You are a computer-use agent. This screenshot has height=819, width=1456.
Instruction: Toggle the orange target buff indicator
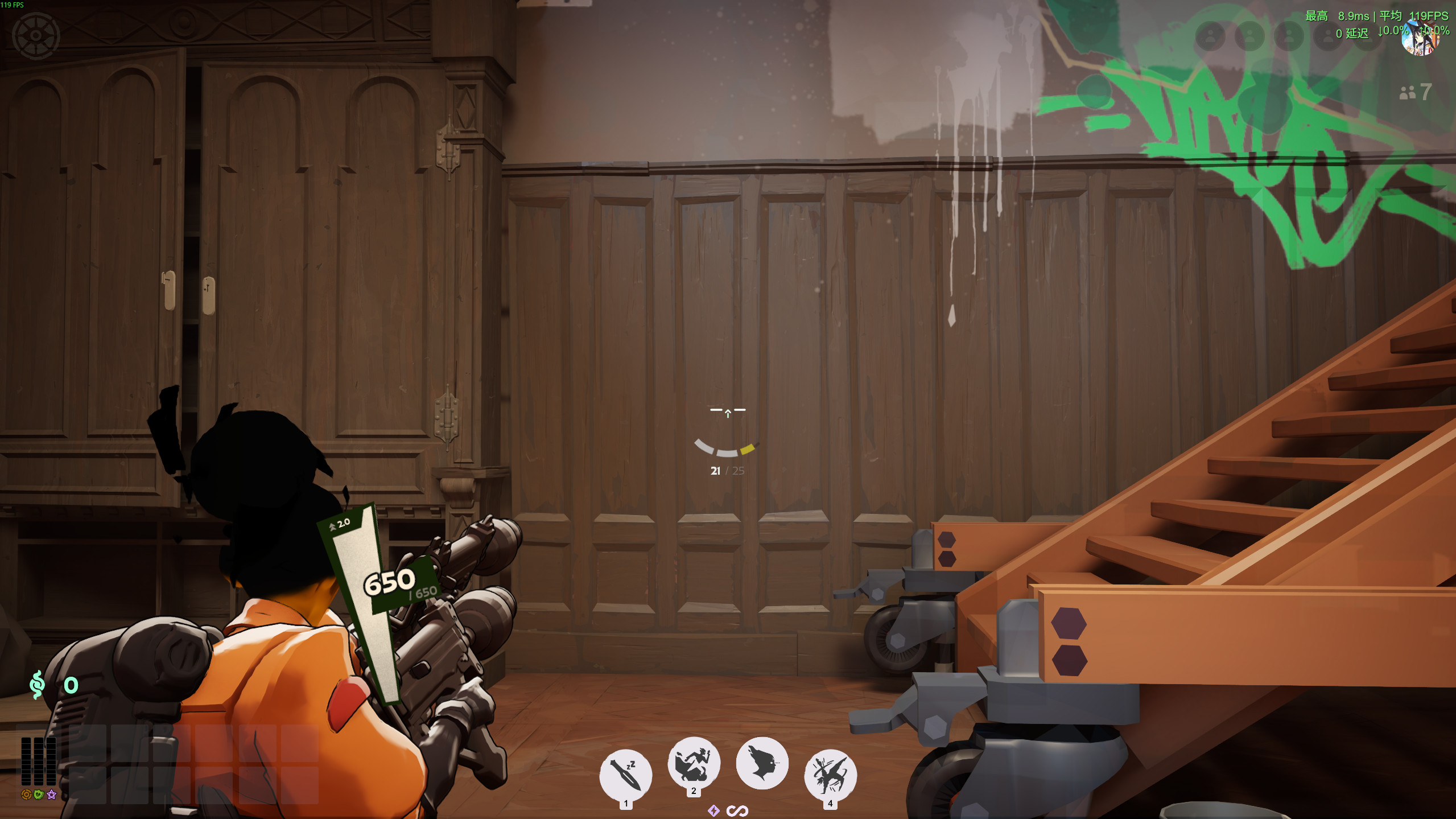(26, 795)
